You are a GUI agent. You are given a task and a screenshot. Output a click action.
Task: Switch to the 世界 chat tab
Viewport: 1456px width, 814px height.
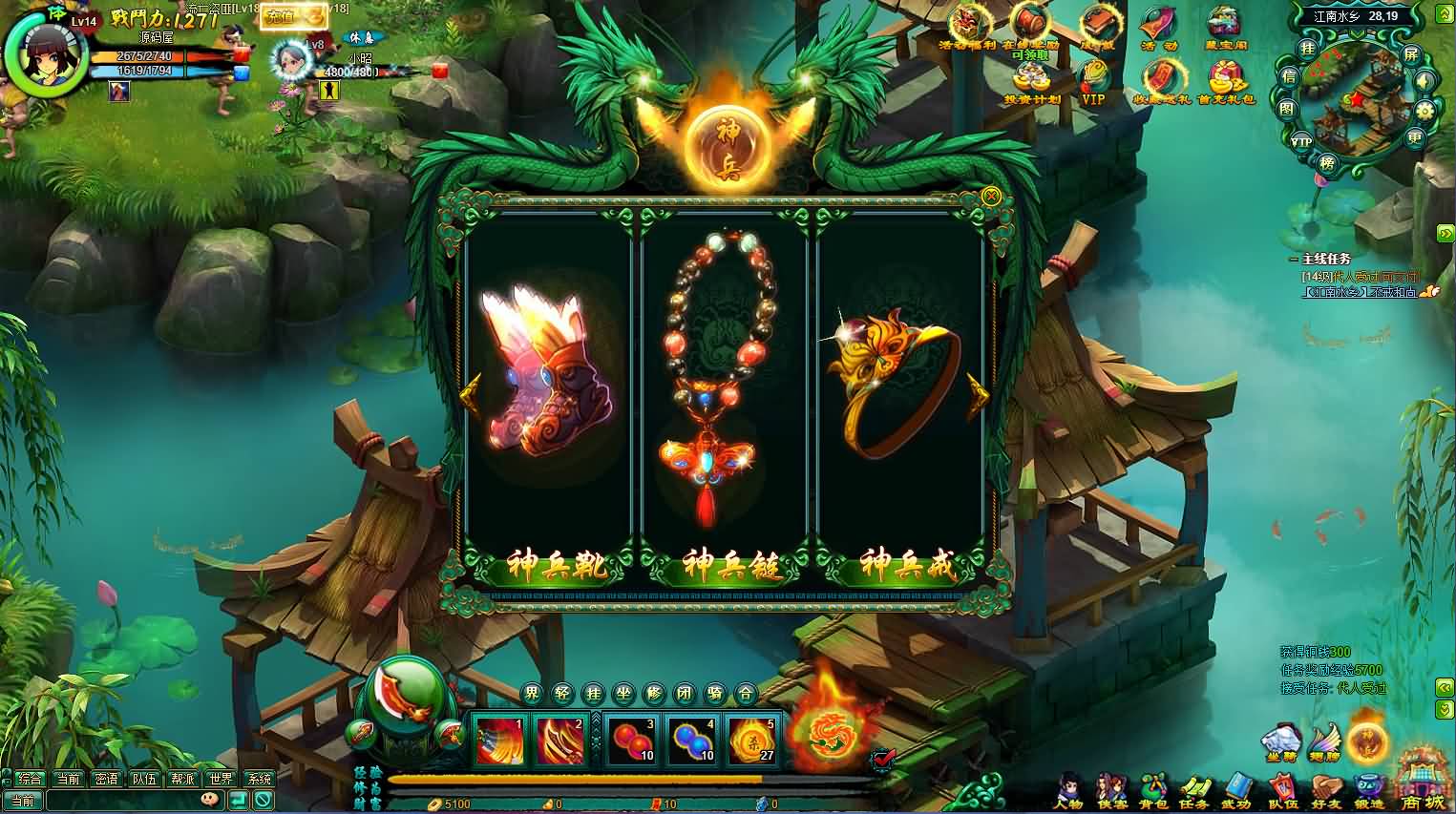pos(222,779)
